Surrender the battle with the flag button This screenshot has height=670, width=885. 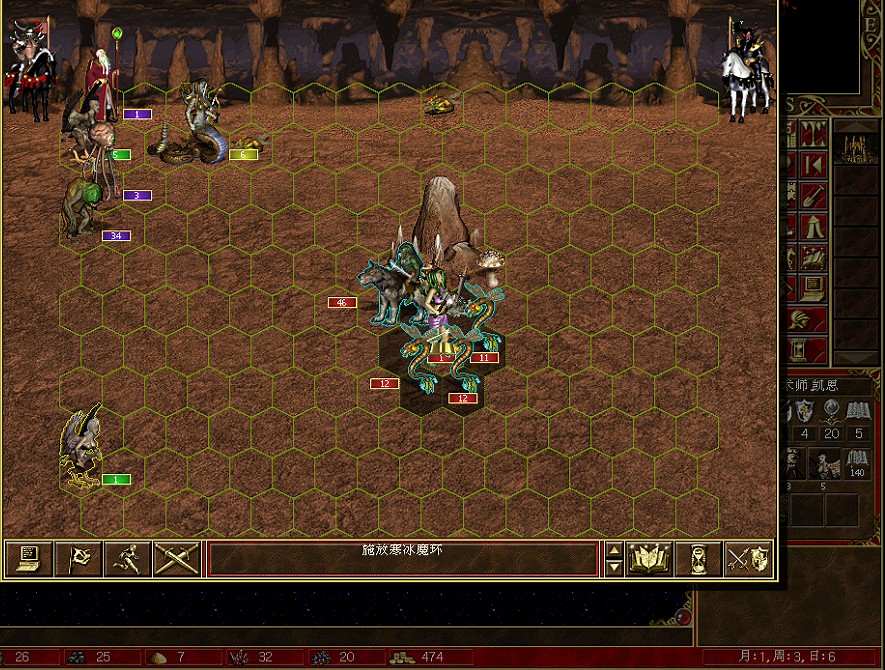[78, 558]
